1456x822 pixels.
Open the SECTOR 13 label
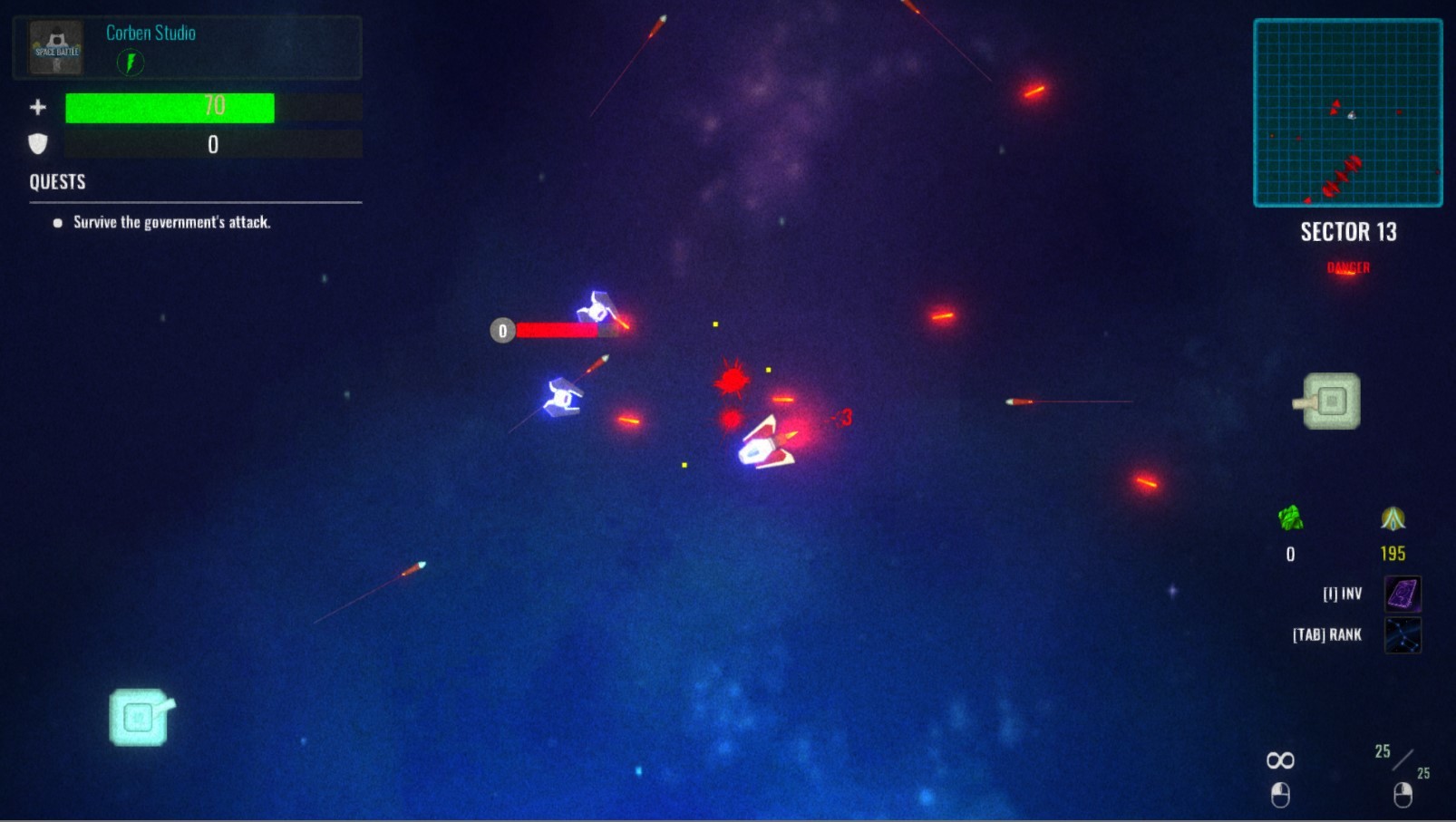click(x=1348, y=232)
